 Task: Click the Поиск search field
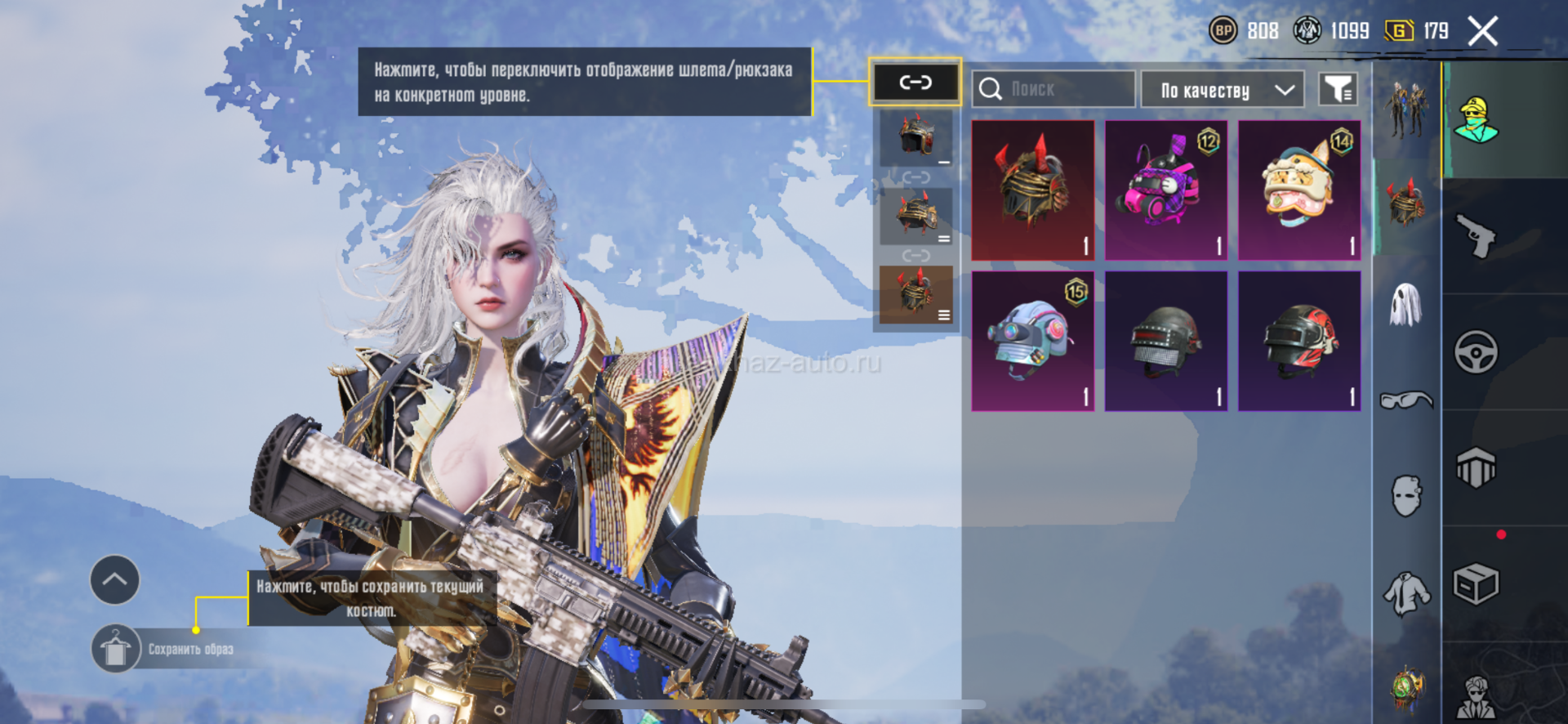tap(1053, 89)
